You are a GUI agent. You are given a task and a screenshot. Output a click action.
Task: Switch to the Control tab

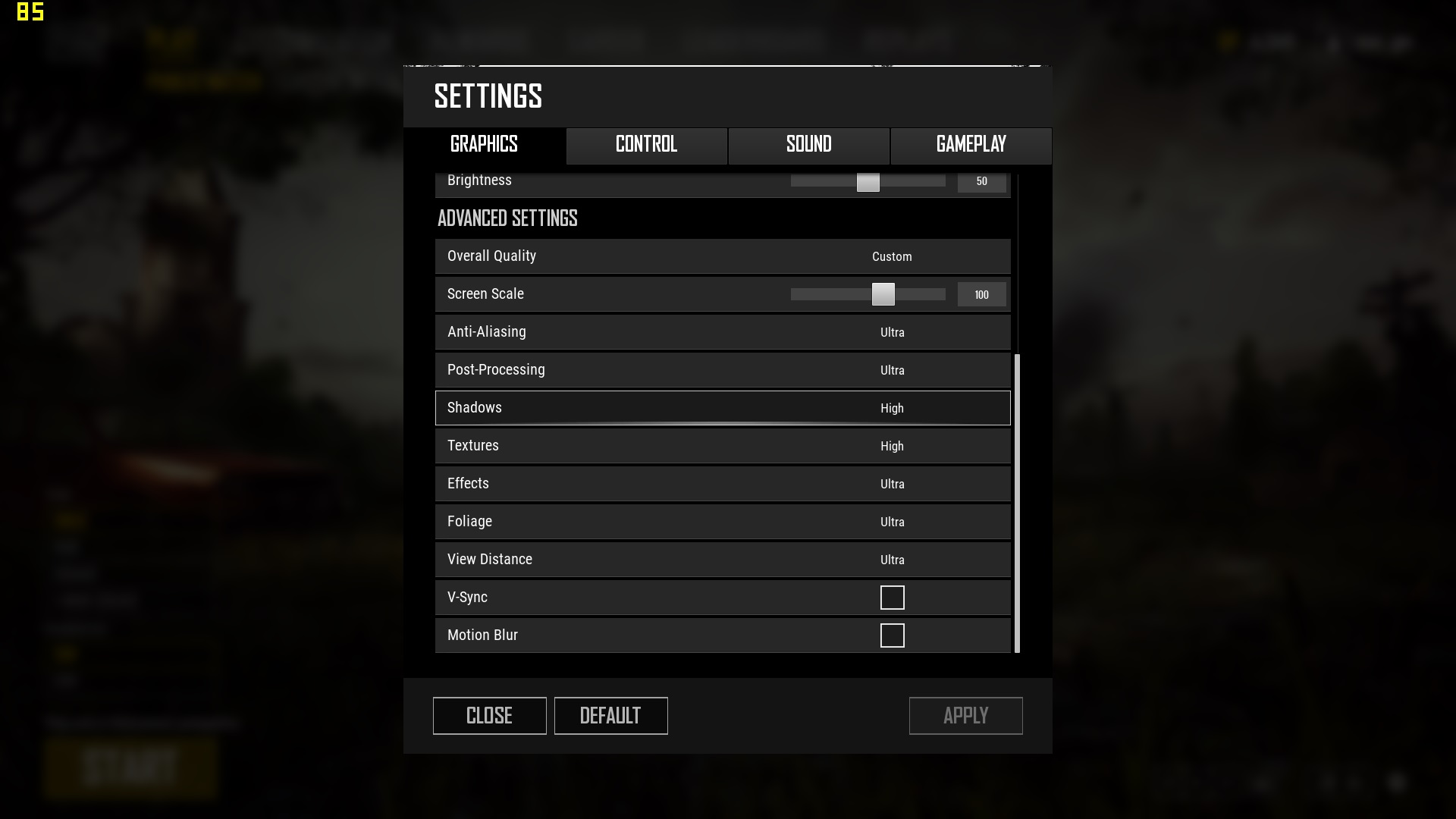click(x=645, y=146)
